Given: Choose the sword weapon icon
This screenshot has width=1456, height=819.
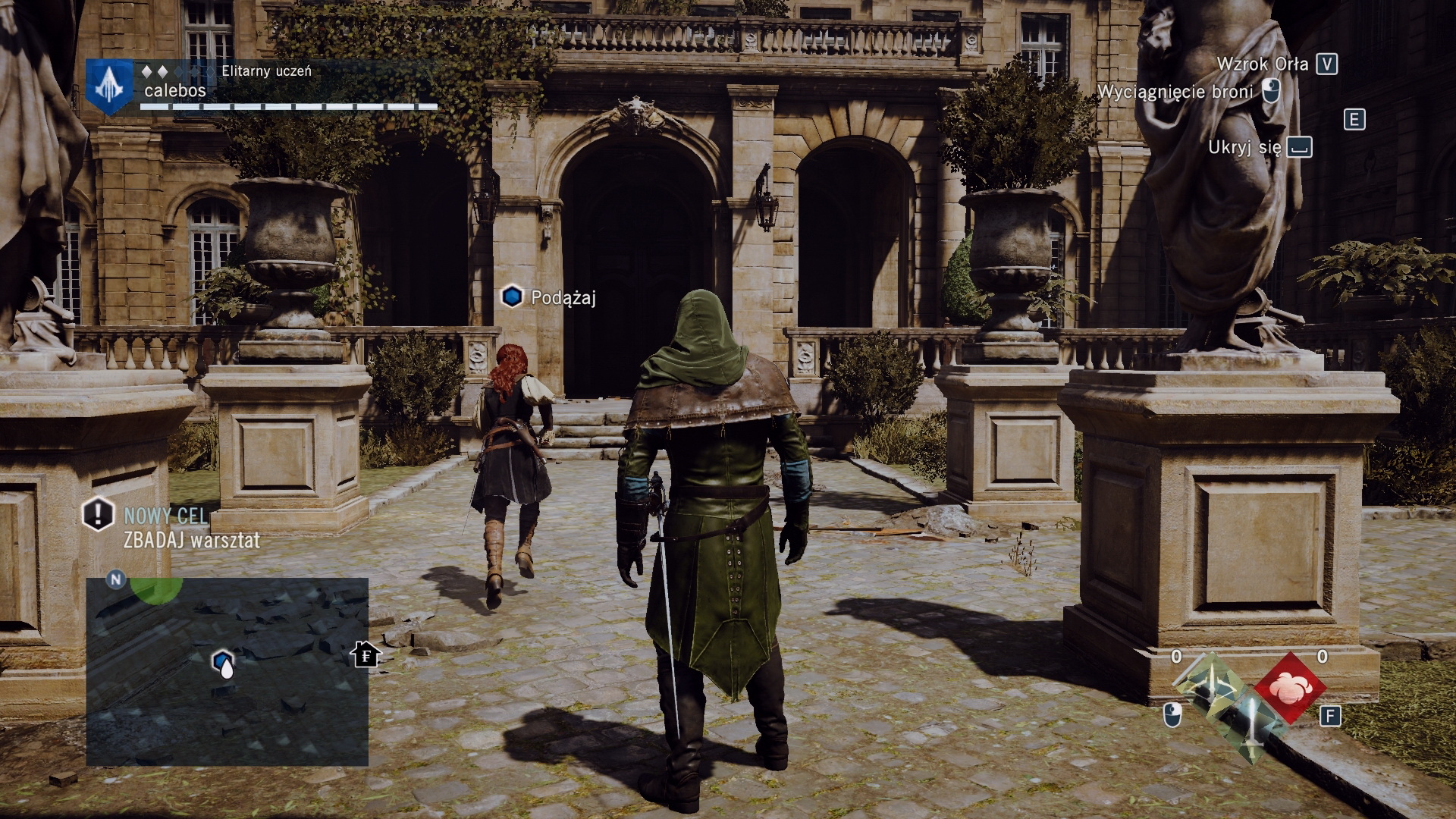Looking at the screenshot, I should click(1250, 725).
